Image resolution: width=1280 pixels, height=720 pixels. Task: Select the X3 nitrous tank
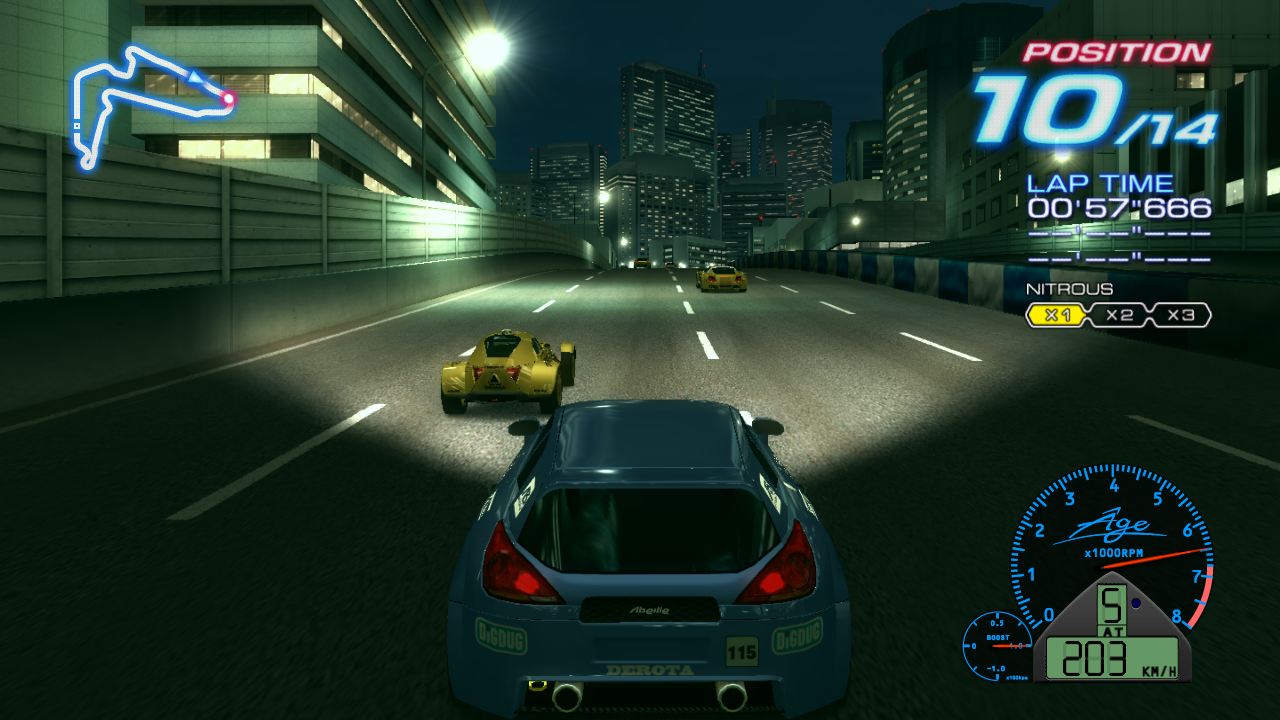pos(1180,316)
